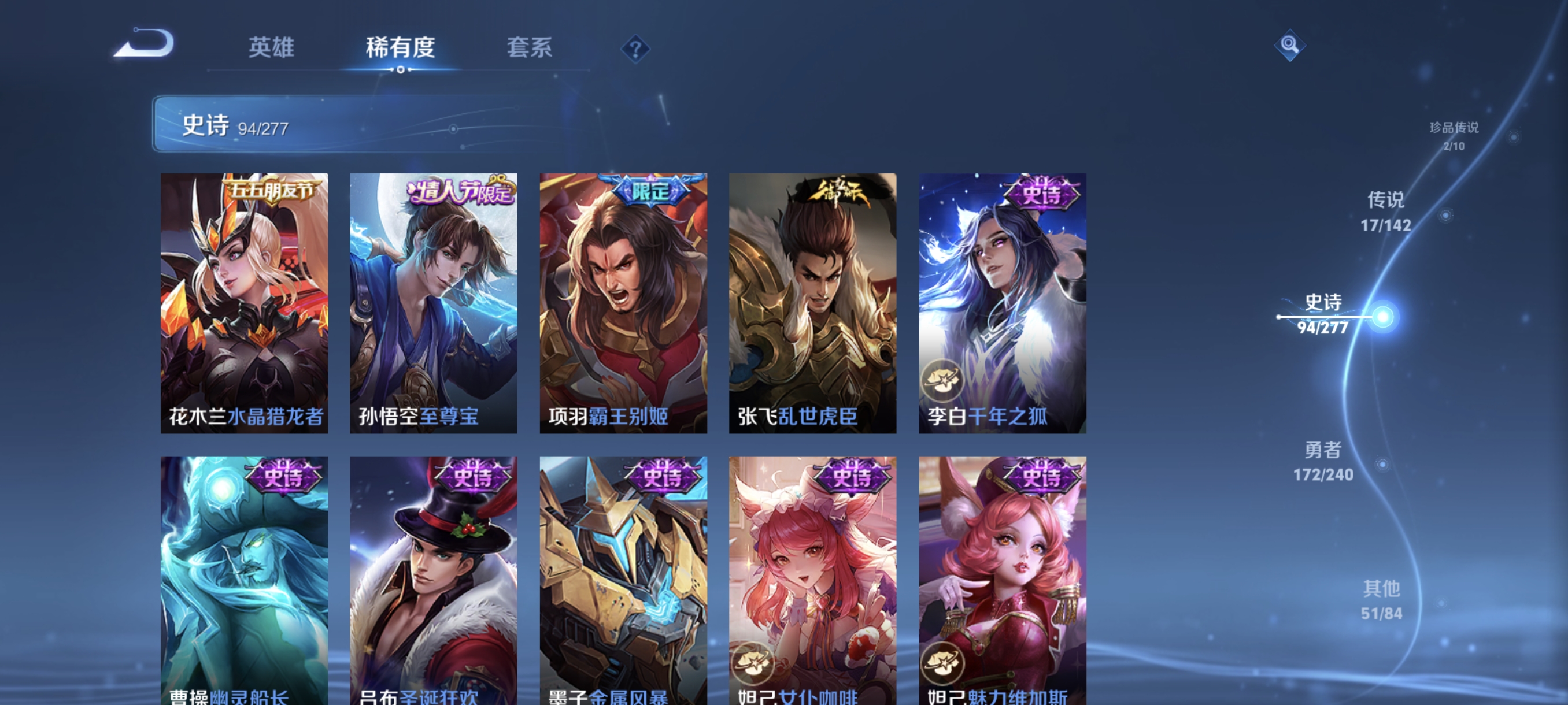The height and width of the screenshot is (705, 1568).
Task: Open 墨子金属风暴 skin card
Action: 623,572
